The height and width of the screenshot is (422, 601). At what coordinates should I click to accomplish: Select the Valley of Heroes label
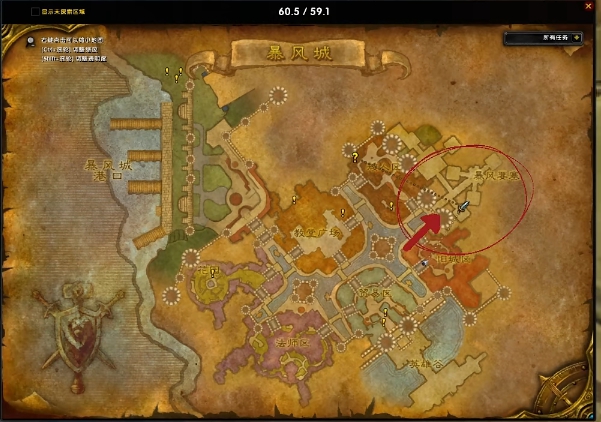click(x=422, y=365)
